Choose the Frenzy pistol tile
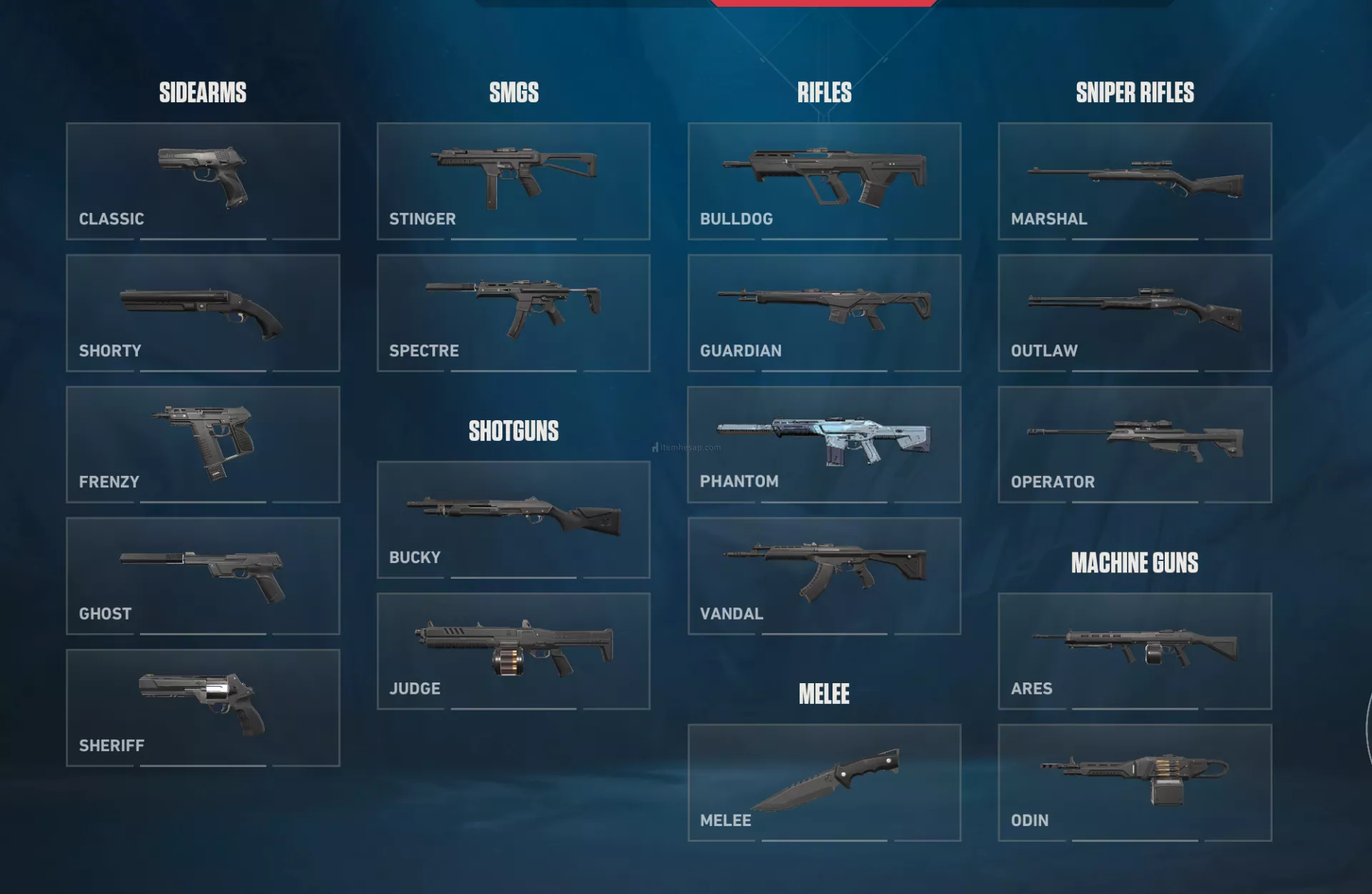 (x=203, y=444)
